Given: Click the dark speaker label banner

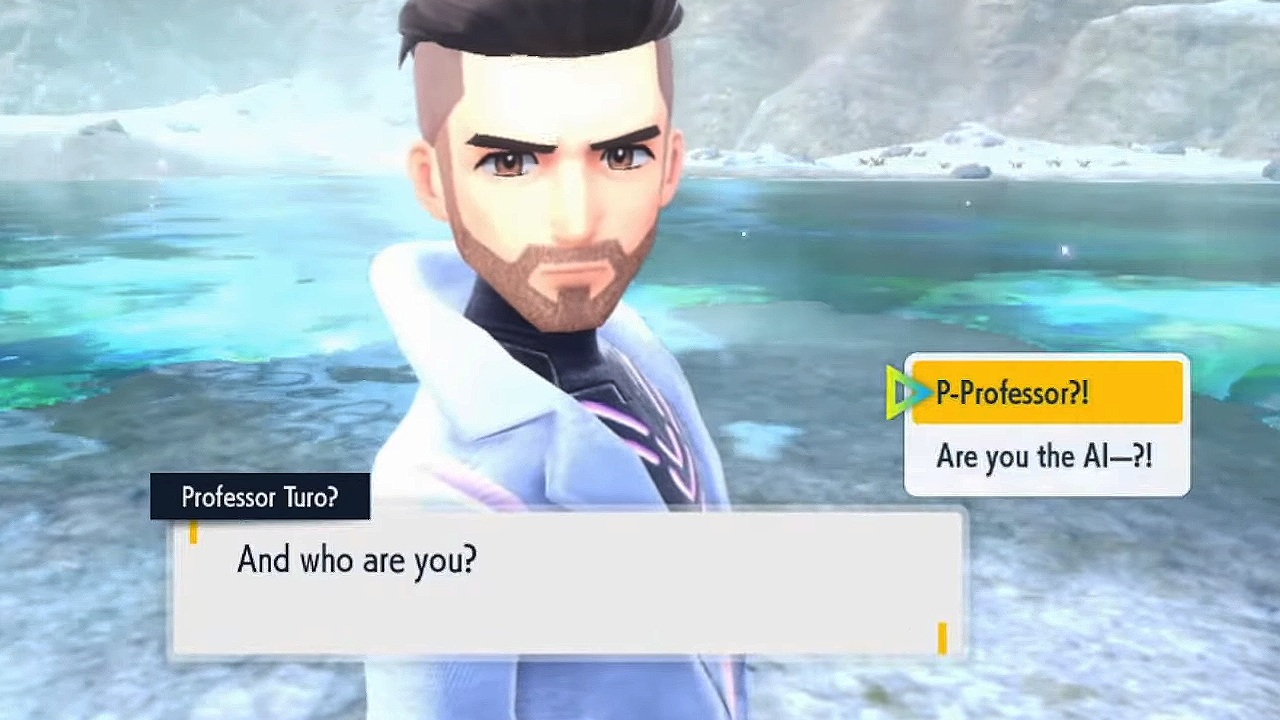Looking at the screenshot, I should pyautogui.click(x=259, y=497).
